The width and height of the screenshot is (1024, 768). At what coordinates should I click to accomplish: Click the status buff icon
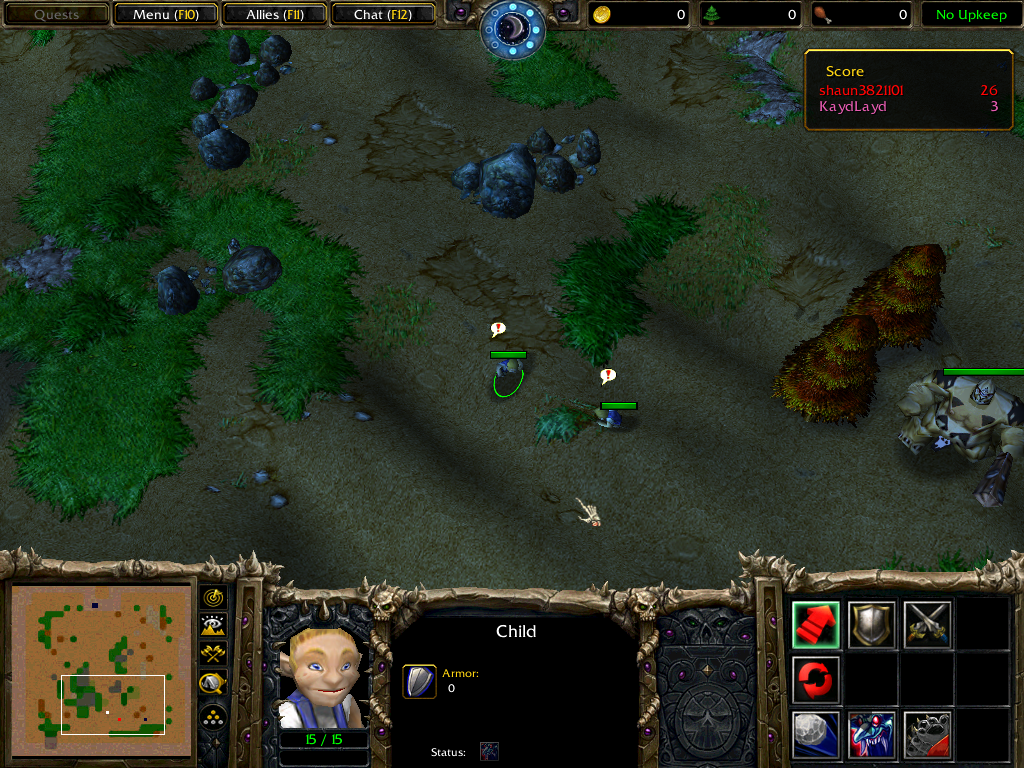click(x=489, y=751)
